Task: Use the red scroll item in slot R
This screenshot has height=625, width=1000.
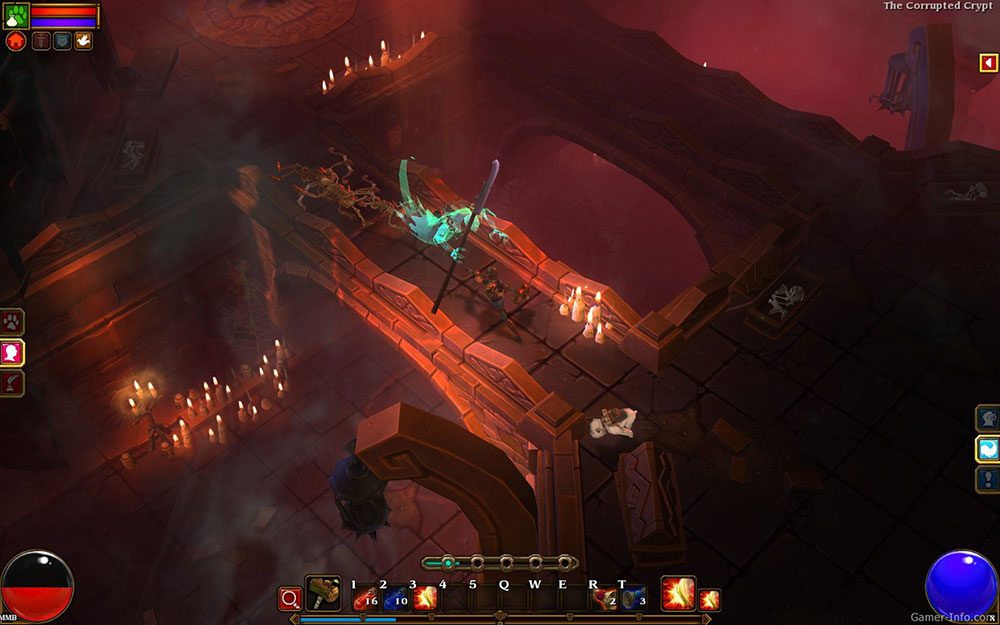Action: tap(604, 597)
